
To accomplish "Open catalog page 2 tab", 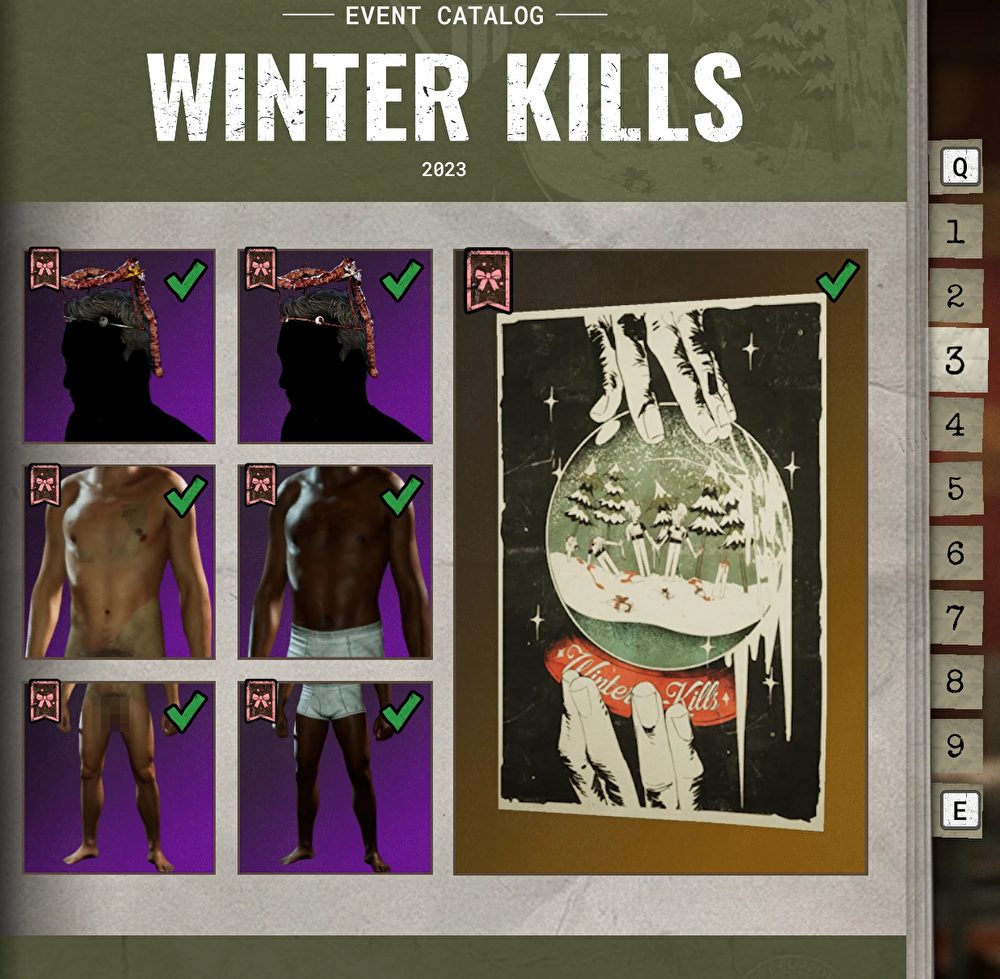I will (955, 296).
